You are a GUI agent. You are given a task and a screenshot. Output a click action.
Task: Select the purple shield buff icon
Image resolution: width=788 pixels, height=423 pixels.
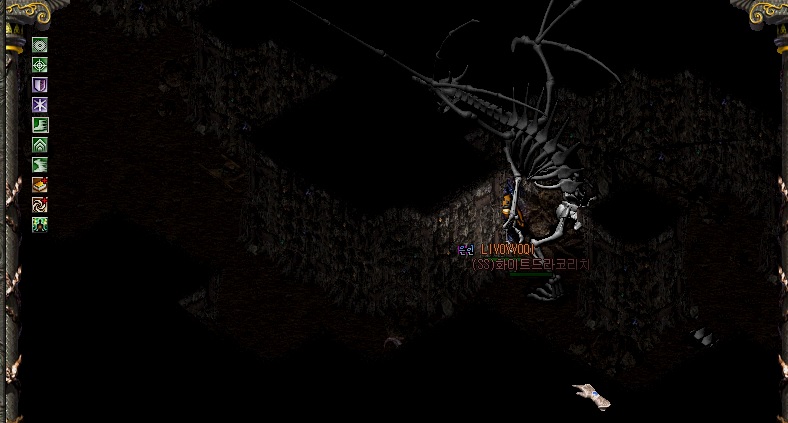coord(40,85)
